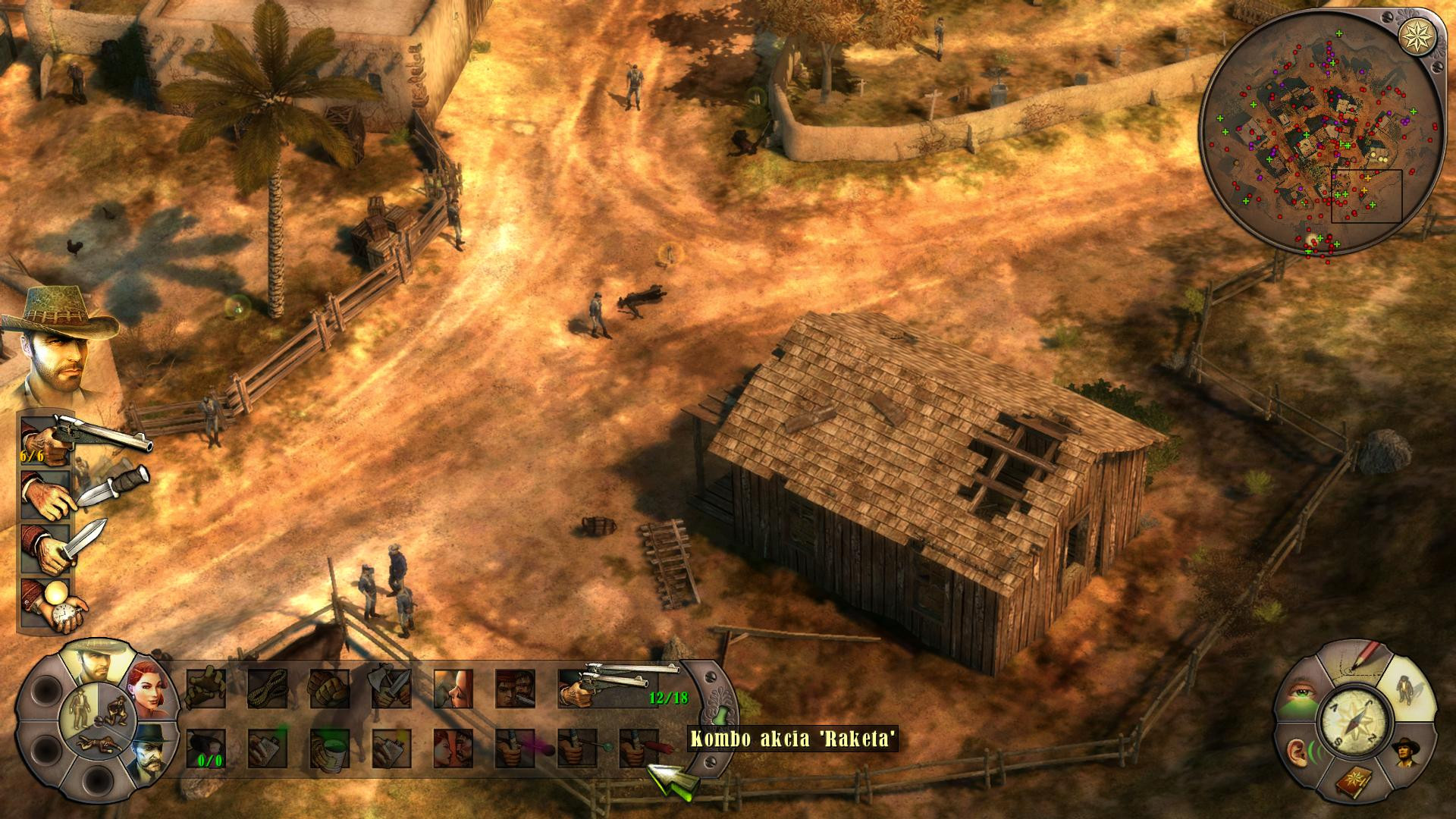This screenshot has height=819, width=1456.
Task: Choose the rope combo action
Action: [268, 688]
